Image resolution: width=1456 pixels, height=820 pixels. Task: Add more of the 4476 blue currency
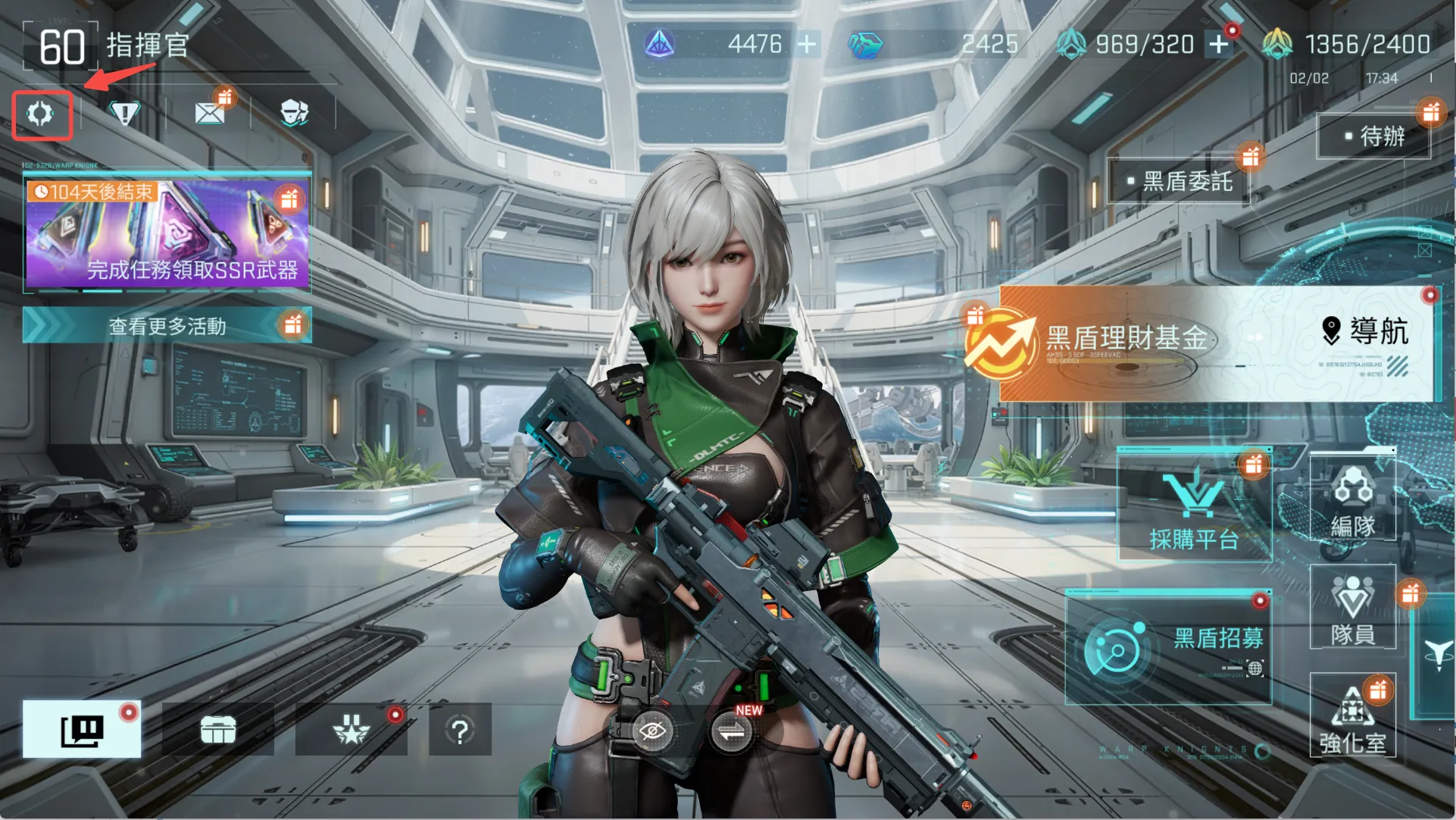pyautogui.click(x=808, y=44)
